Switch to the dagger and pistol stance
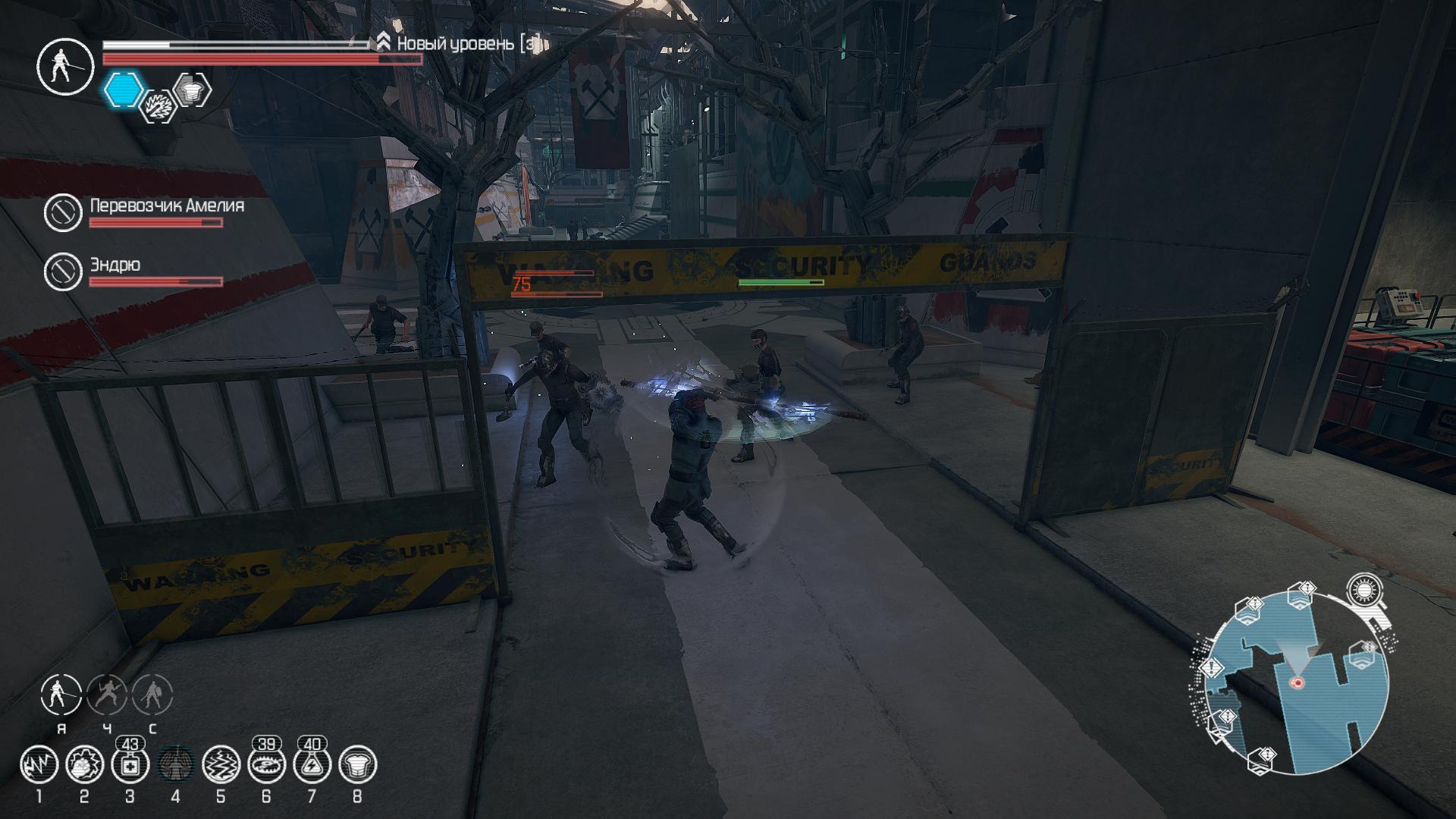Image resolution: width=1456 pixels, height=819 pixels. point(107,695)
